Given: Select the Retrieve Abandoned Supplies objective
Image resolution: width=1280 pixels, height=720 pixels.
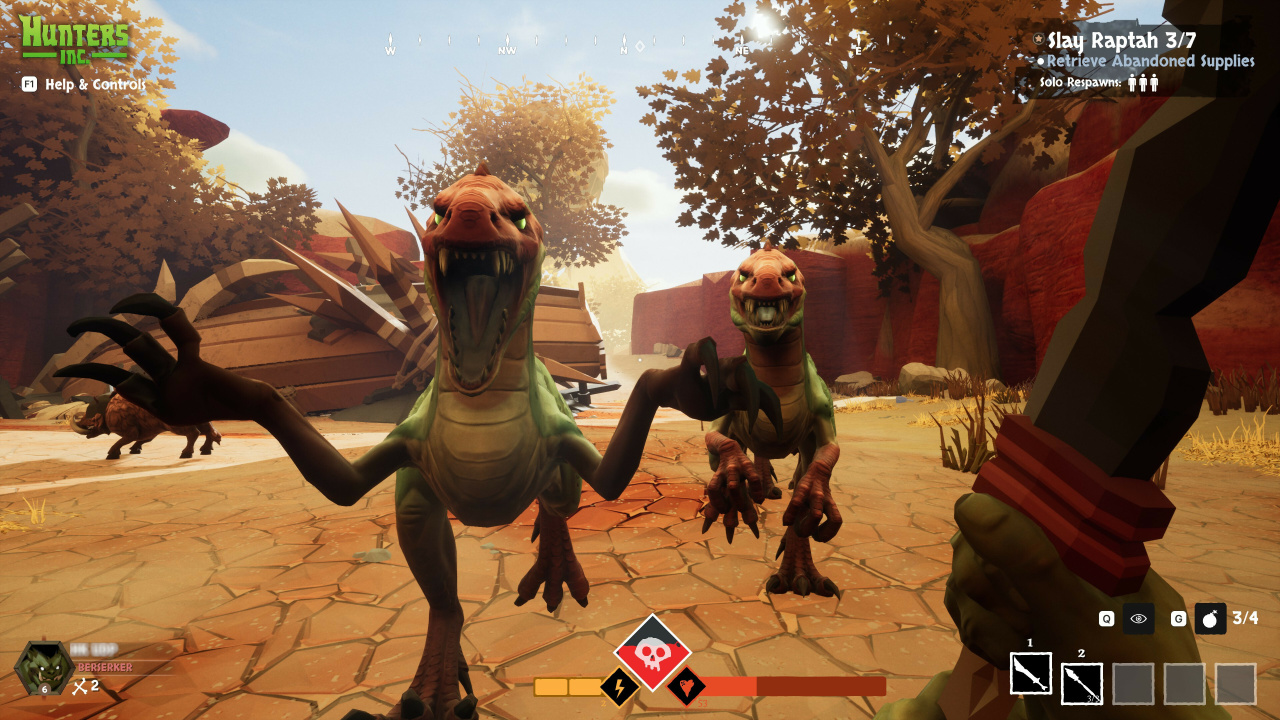Looking at the screenshot, I should [1150, 61].
